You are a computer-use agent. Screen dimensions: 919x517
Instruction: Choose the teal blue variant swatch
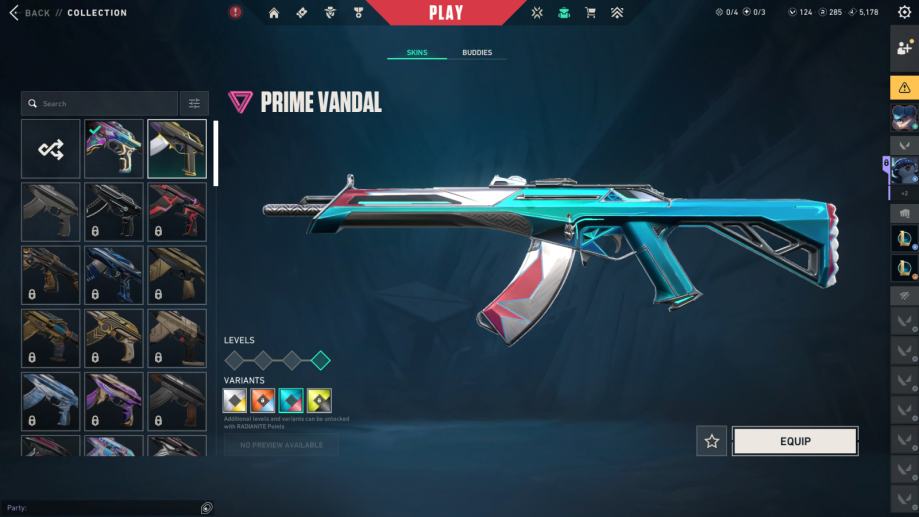(x=291, y=401)
